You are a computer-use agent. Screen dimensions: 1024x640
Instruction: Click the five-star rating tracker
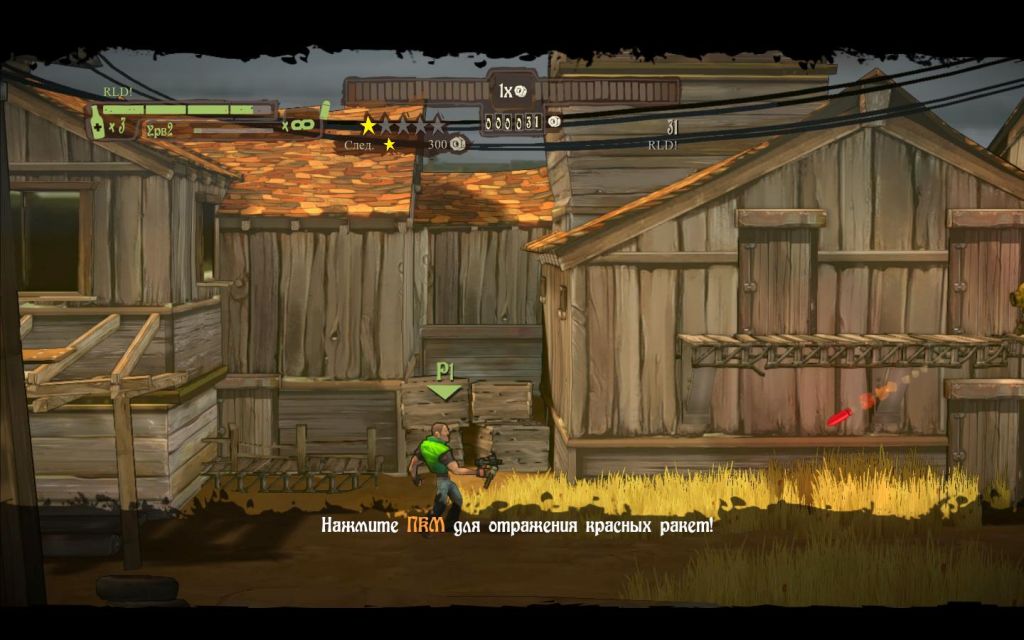coord(403,126)
